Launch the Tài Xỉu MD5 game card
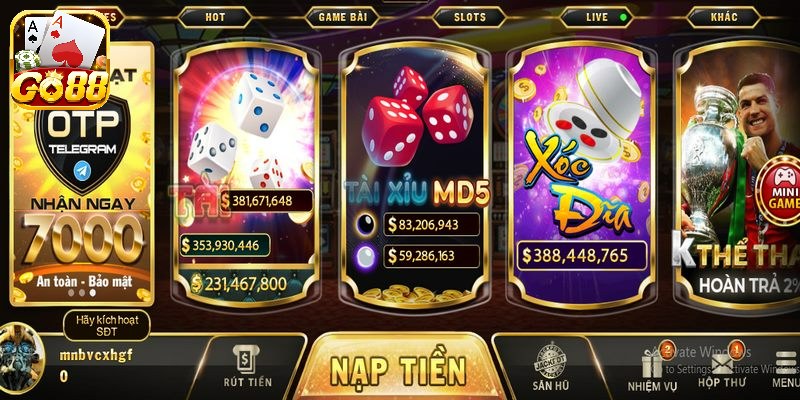The image size is (800, 400). pos(416,170)
